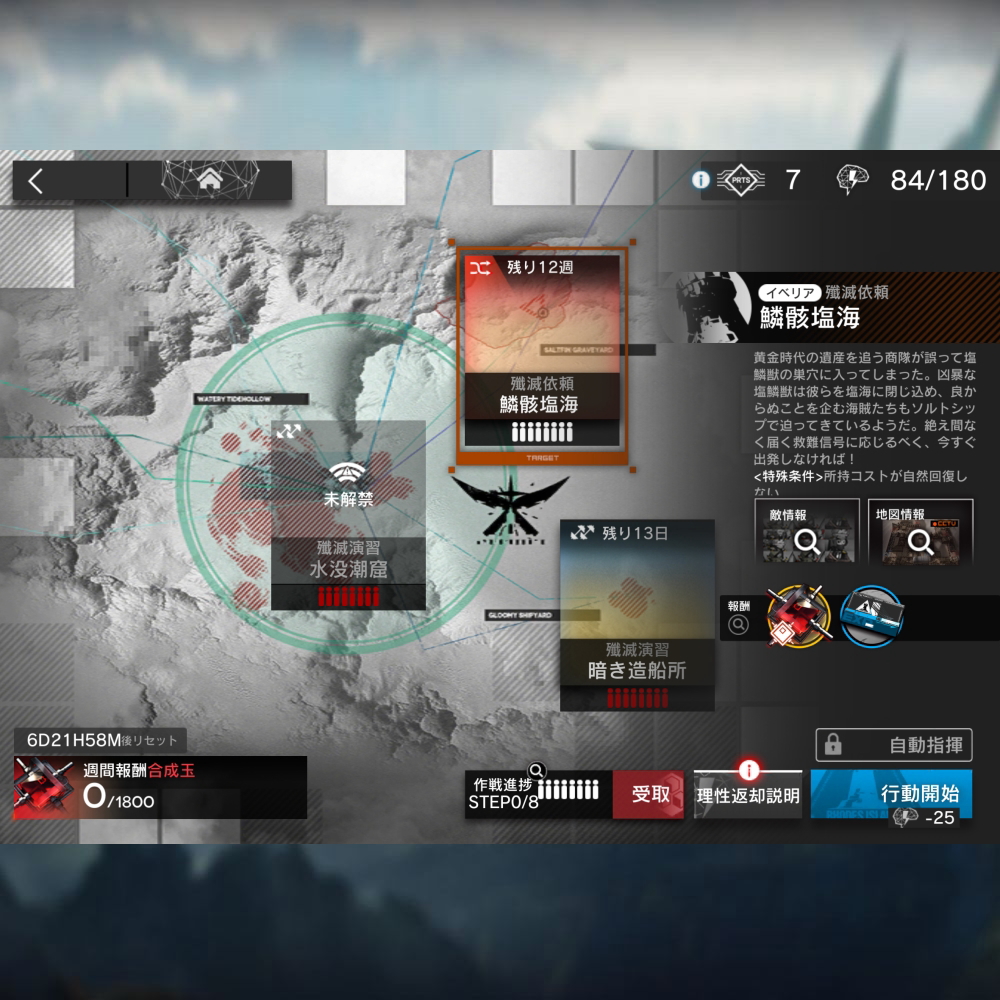Claim rewards with 受取 button

pos(648,795)
